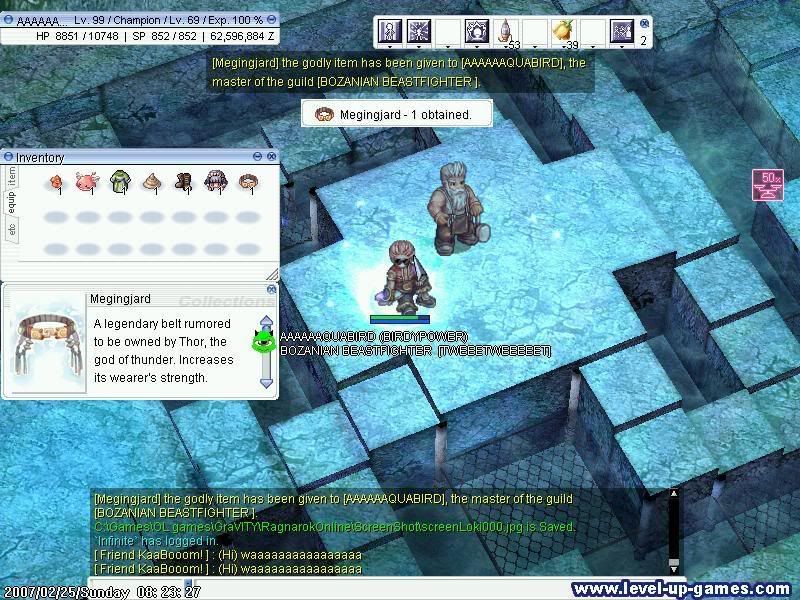The height and width of the screenshot is (600, 800).
Task: Close the Megingjard description window
Action: pos(271,289)
